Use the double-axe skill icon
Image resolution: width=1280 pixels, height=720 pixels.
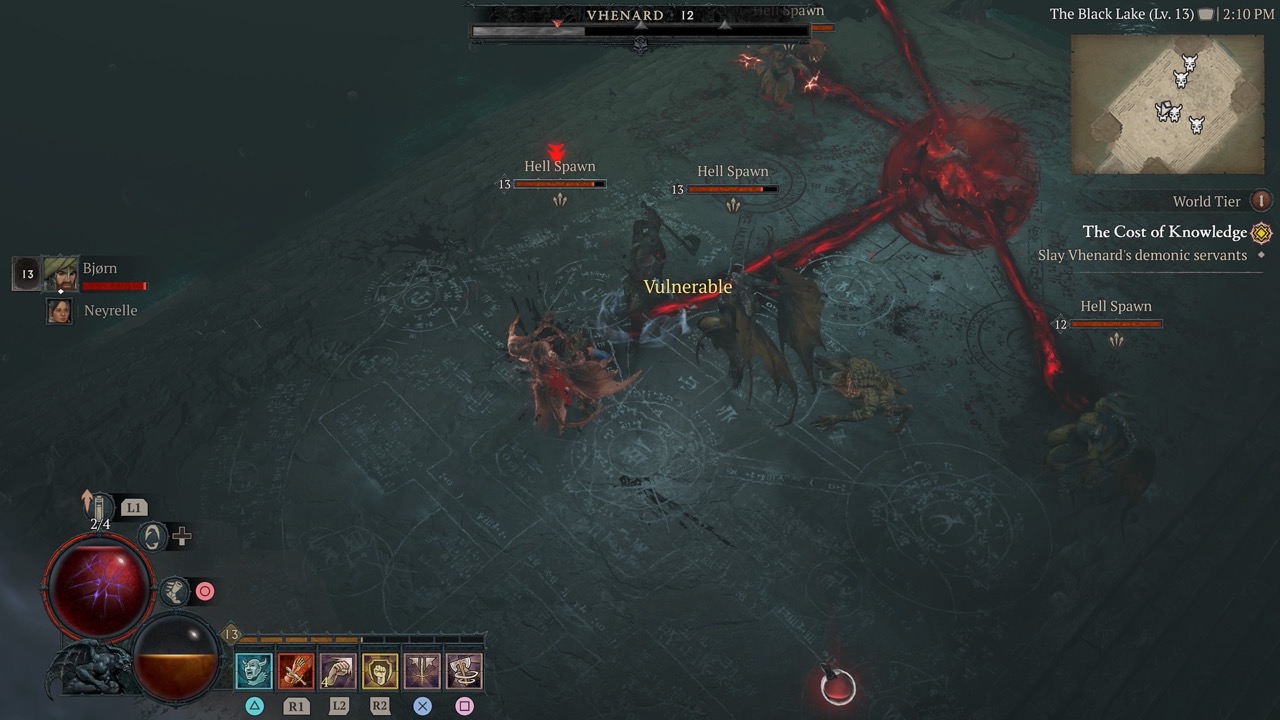click(x=422, y=671)
